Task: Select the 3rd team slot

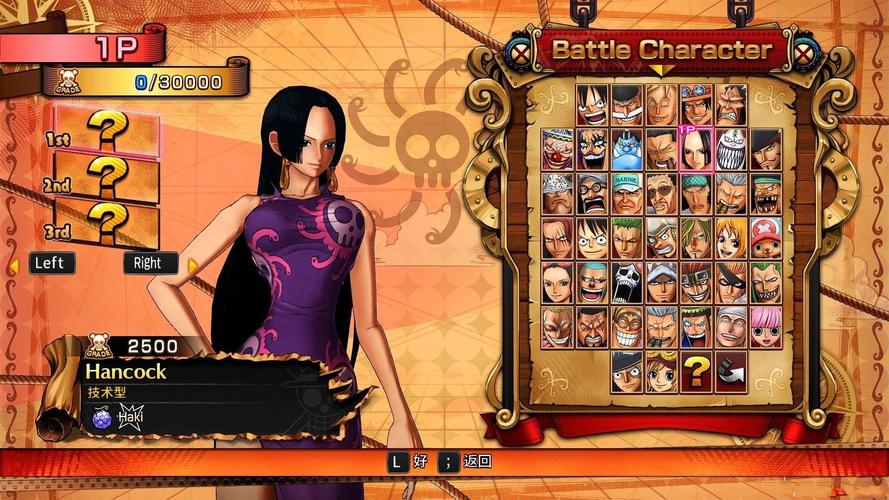Action: coord(104,224)
